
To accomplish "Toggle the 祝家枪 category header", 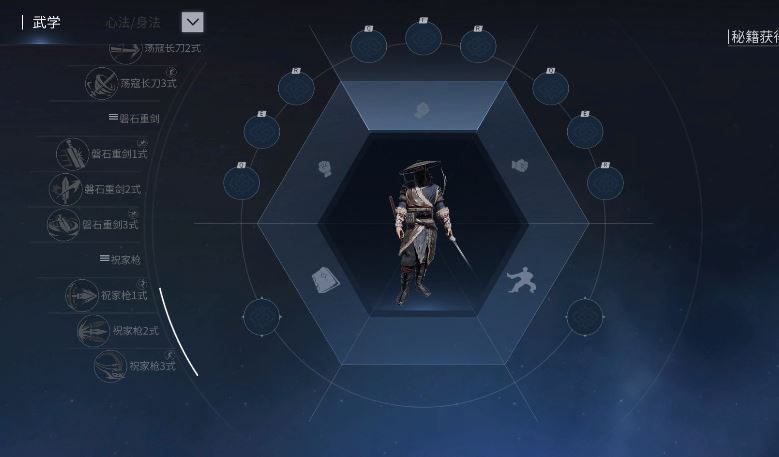I will (x=120, y=259).
